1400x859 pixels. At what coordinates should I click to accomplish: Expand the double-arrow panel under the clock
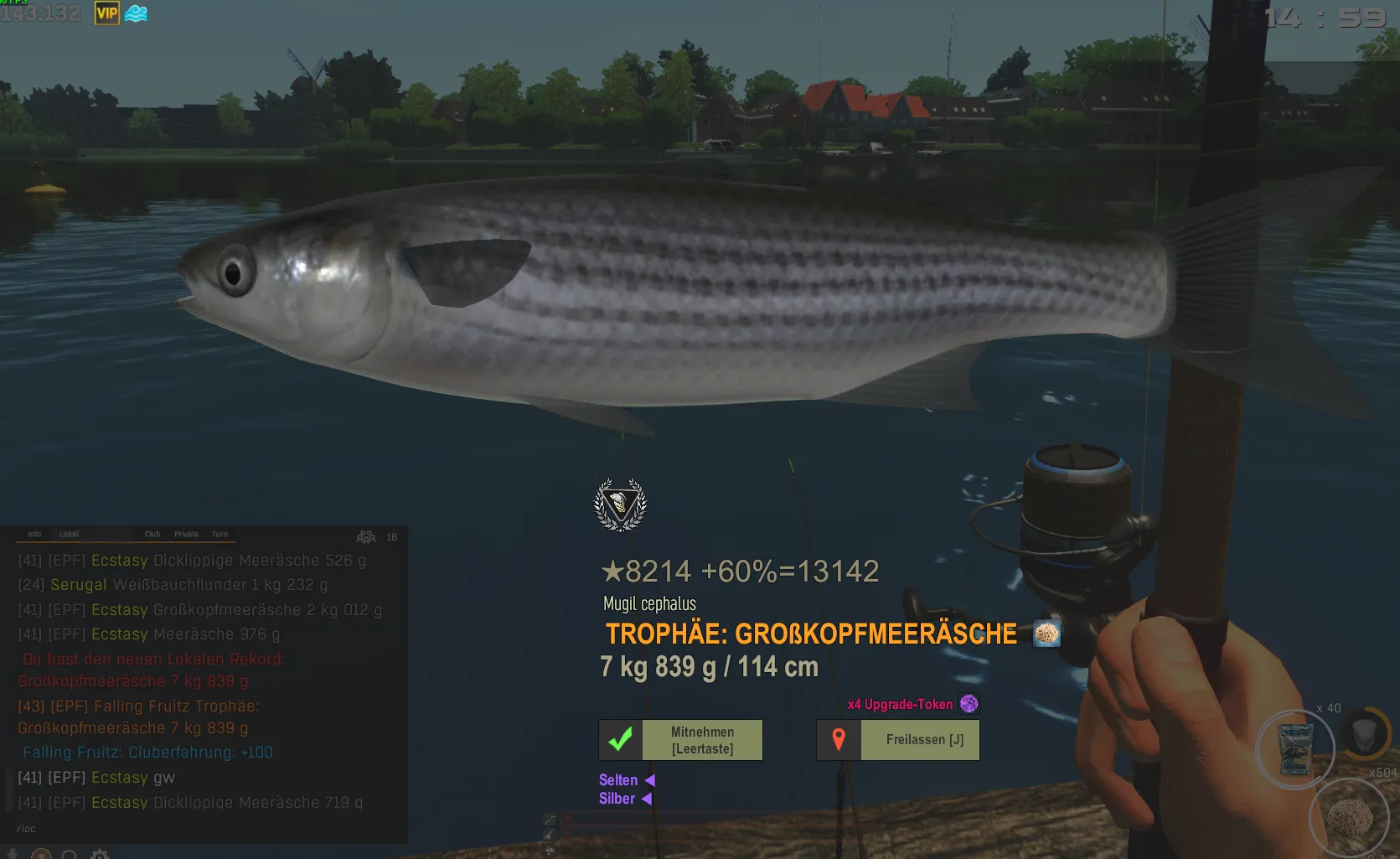(1380, 49)
